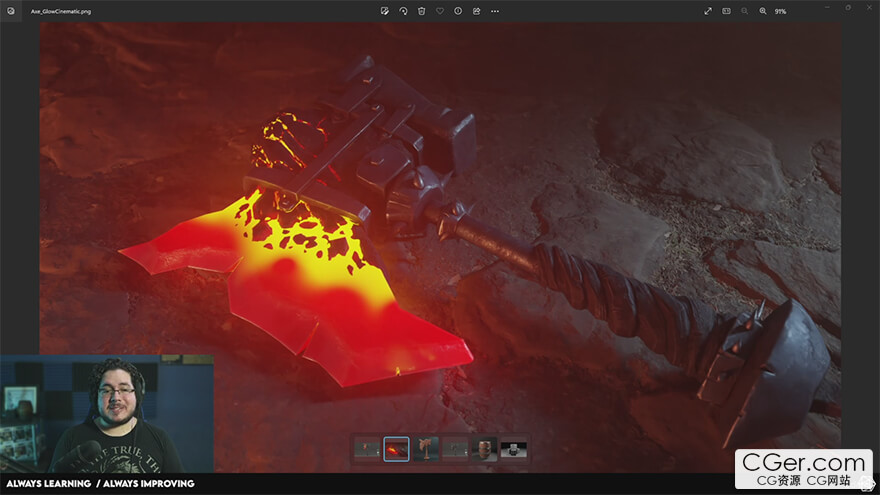Enter fullscreen with the diagonal arrows icon
Viewport: 880px width, 495px height.
click(x=708, y=11)
